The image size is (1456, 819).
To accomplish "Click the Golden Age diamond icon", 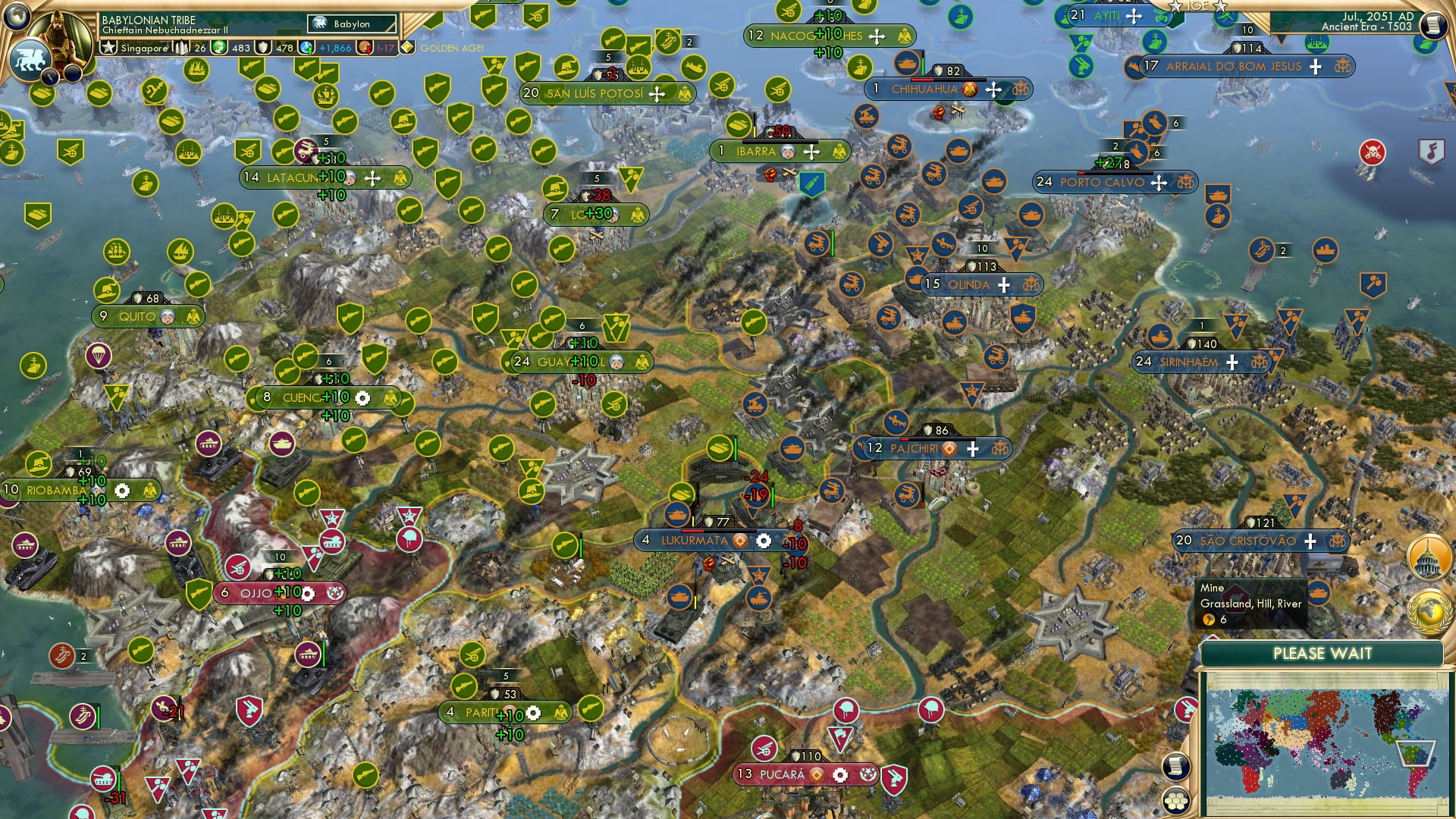I will point(408,46).
